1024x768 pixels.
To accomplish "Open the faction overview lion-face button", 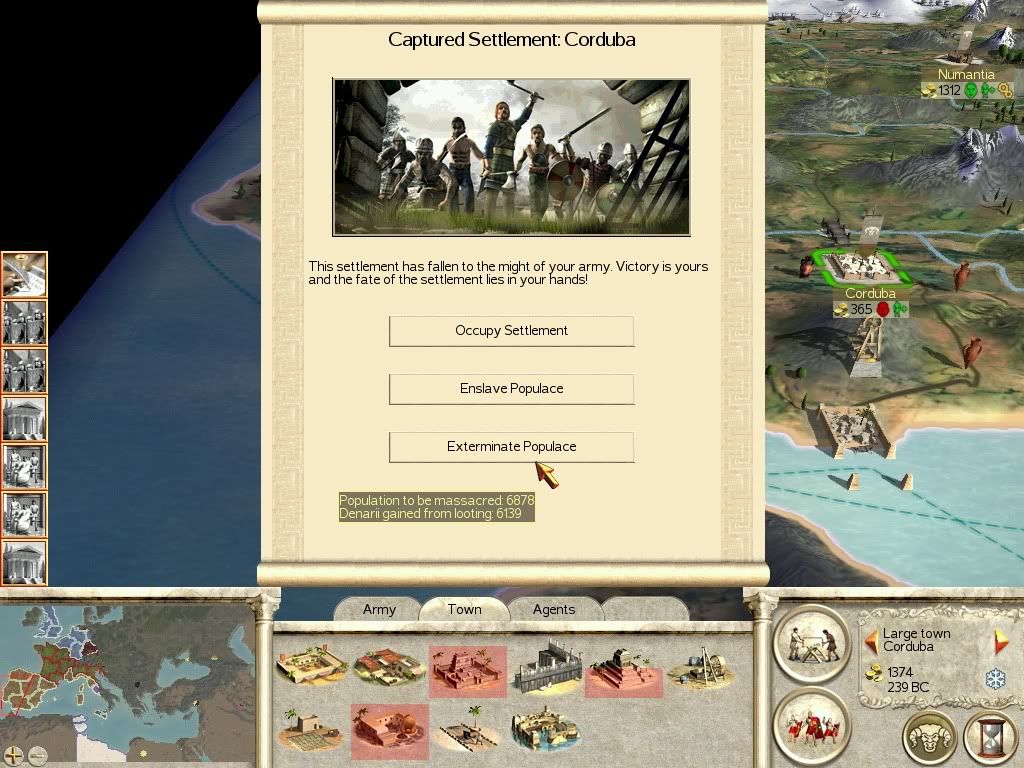I will pyautogui.click(x=929, y=738).
